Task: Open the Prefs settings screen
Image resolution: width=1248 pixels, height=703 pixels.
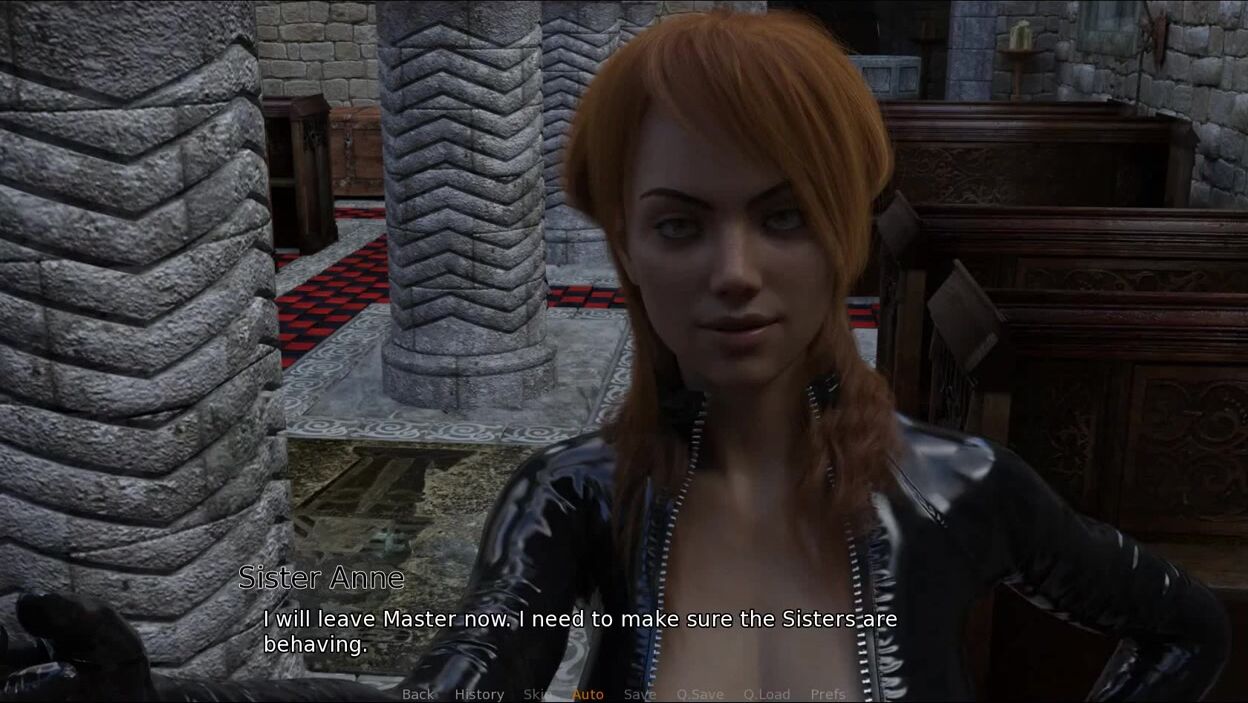Action: click(x=828, y=694)
